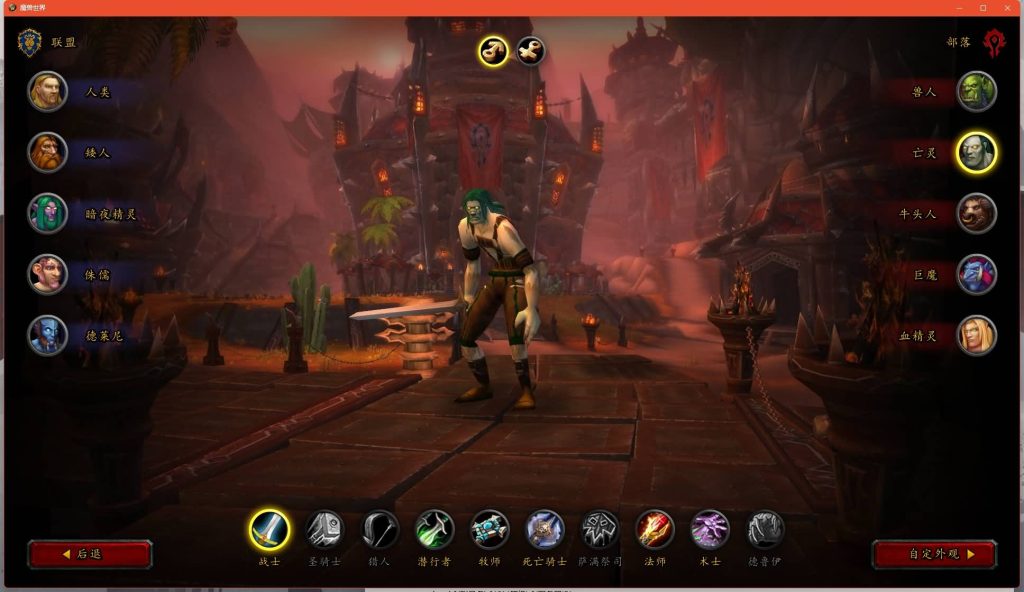1024x592 pixels.
Task: Select the male gender icon
Action: click(x=493, y=50)
